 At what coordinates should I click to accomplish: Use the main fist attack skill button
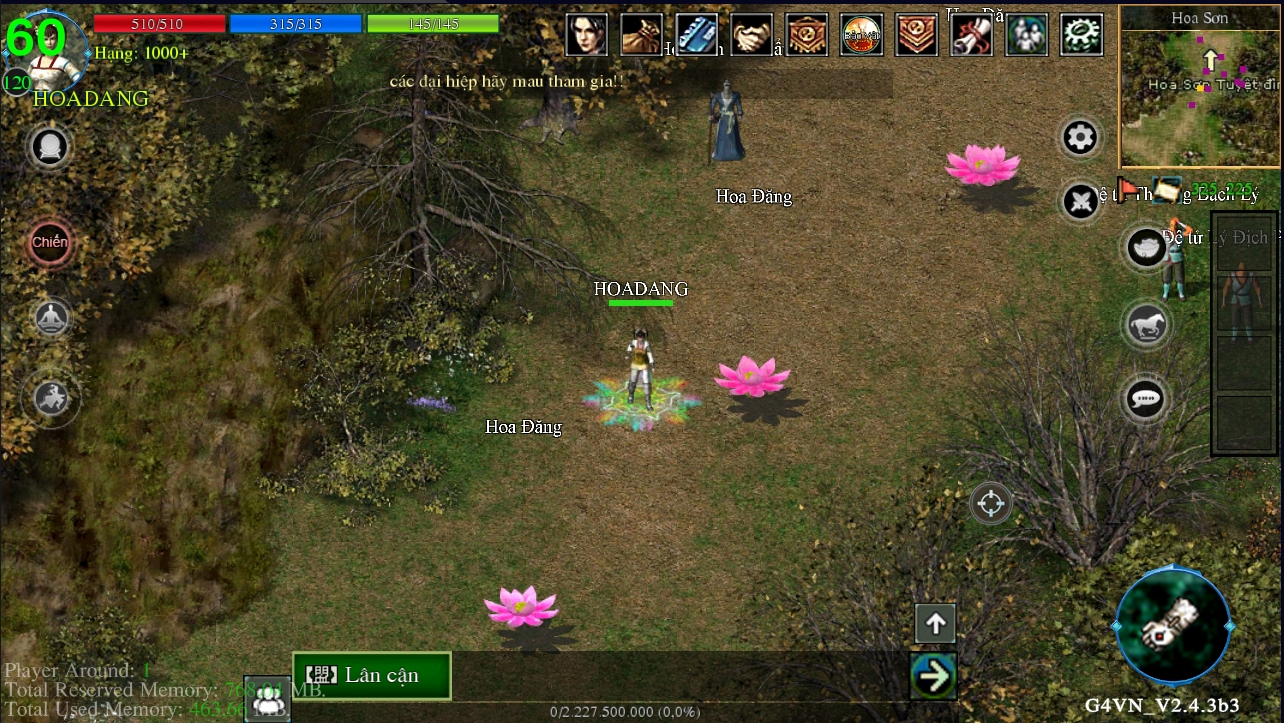tap(1172, 626)
